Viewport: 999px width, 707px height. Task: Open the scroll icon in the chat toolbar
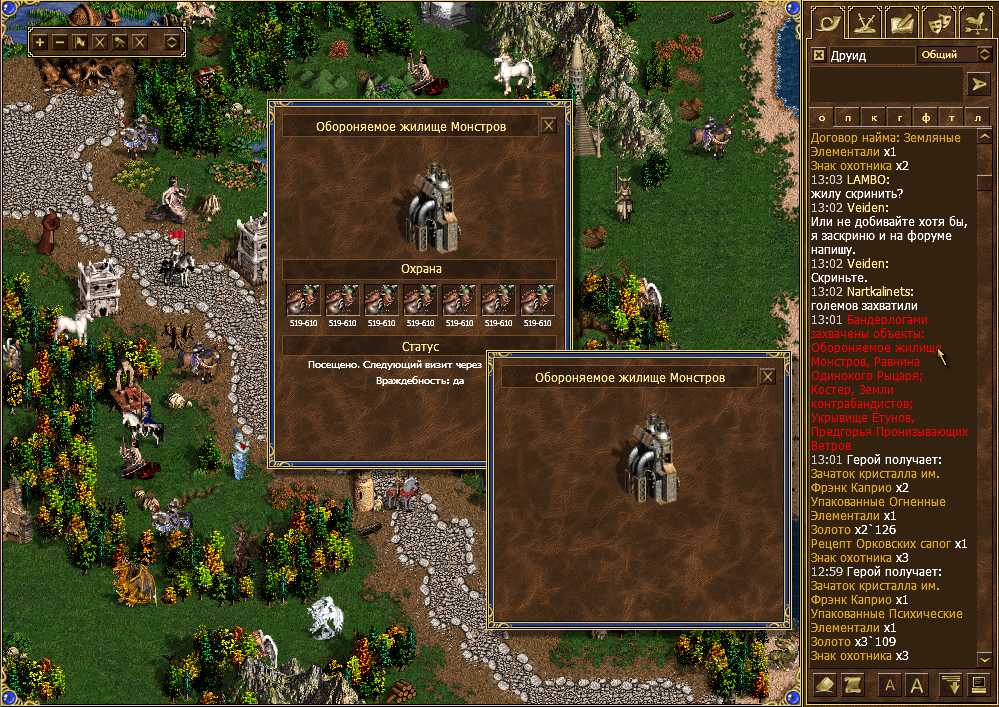click(853, 685)
